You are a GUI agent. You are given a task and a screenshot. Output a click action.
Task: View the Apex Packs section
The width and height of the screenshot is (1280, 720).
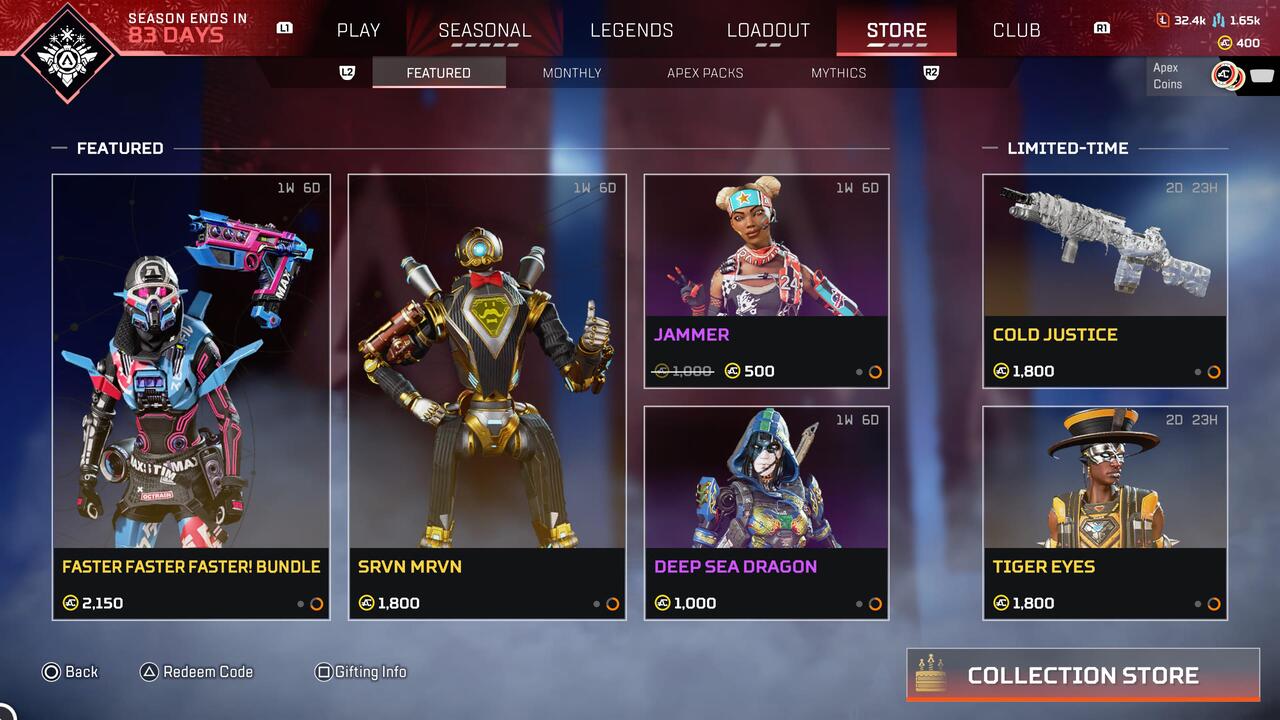pyautogui.click(x=705, y=73)
